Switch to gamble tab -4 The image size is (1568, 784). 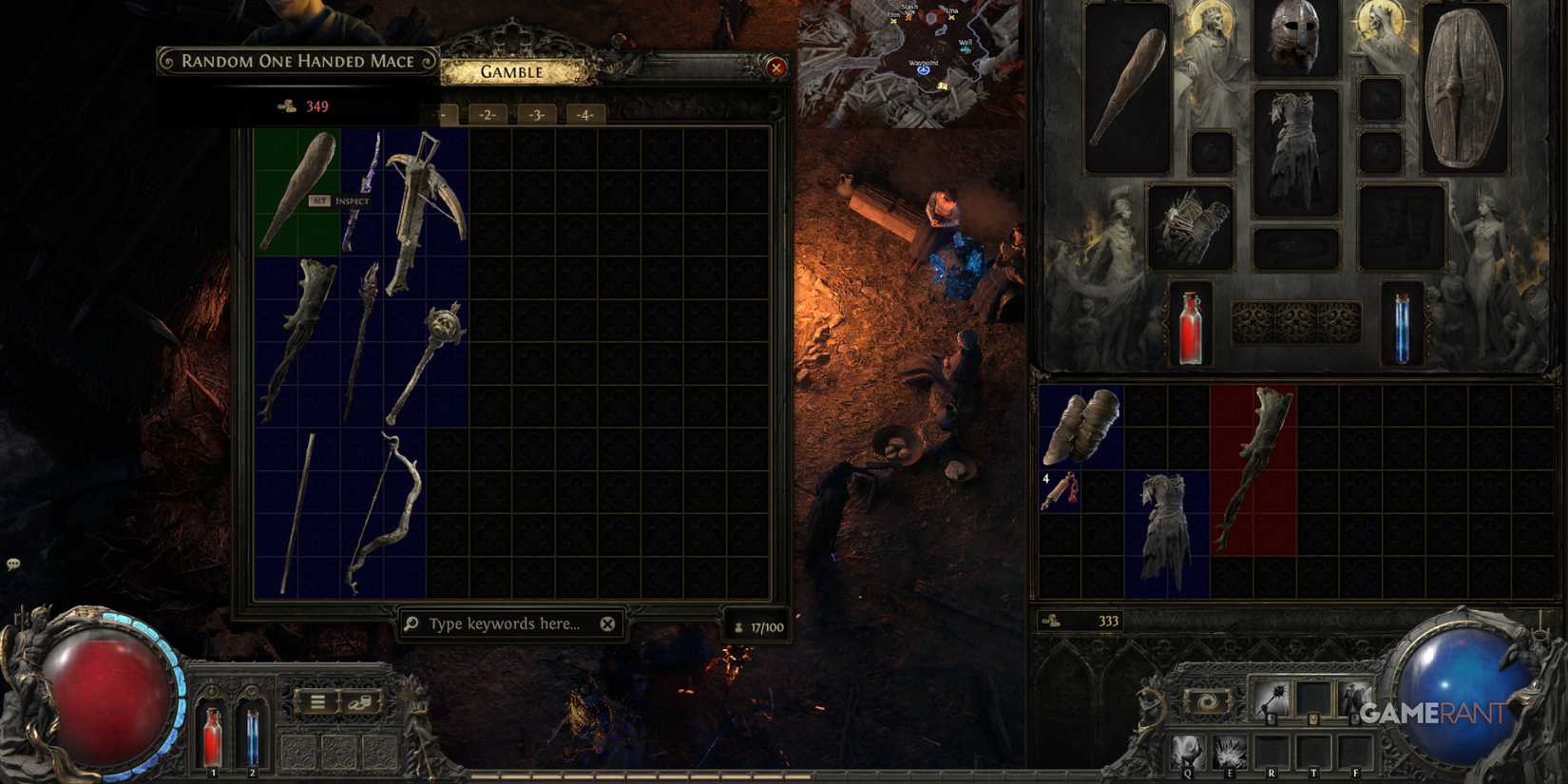pyautogui.click(x=584, y=114)
